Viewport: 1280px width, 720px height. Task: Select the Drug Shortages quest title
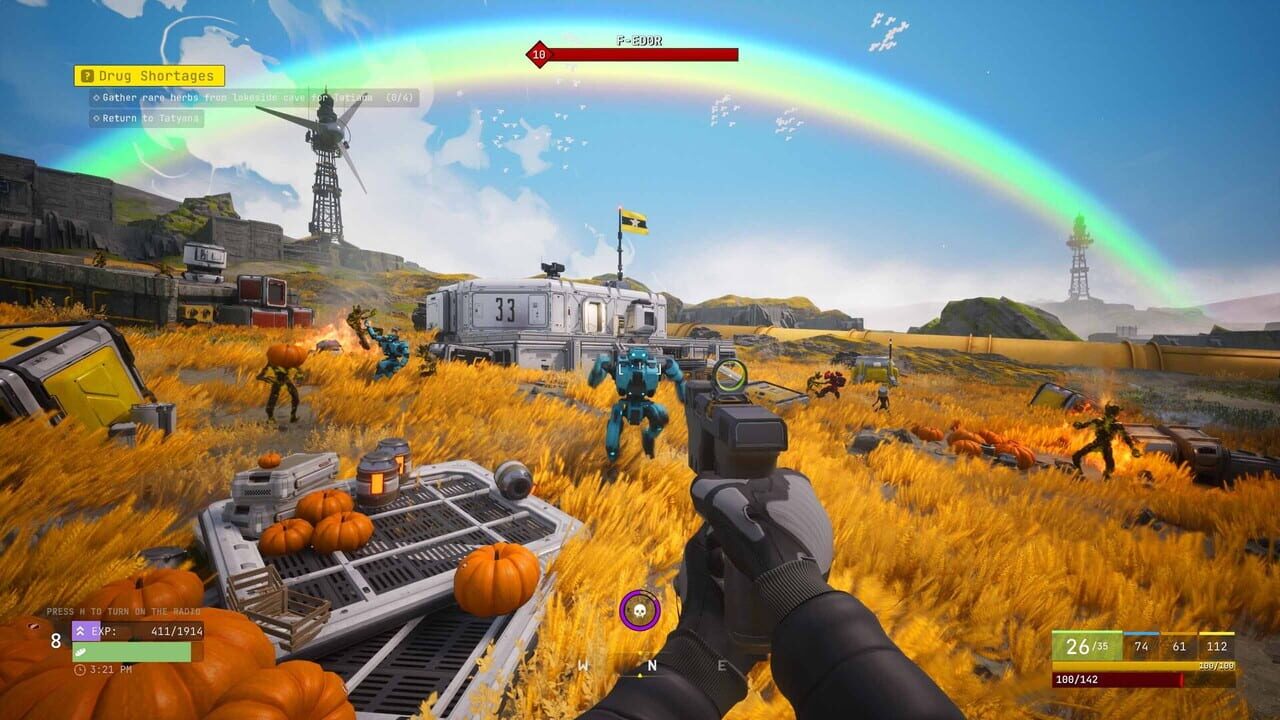point(158,74)
